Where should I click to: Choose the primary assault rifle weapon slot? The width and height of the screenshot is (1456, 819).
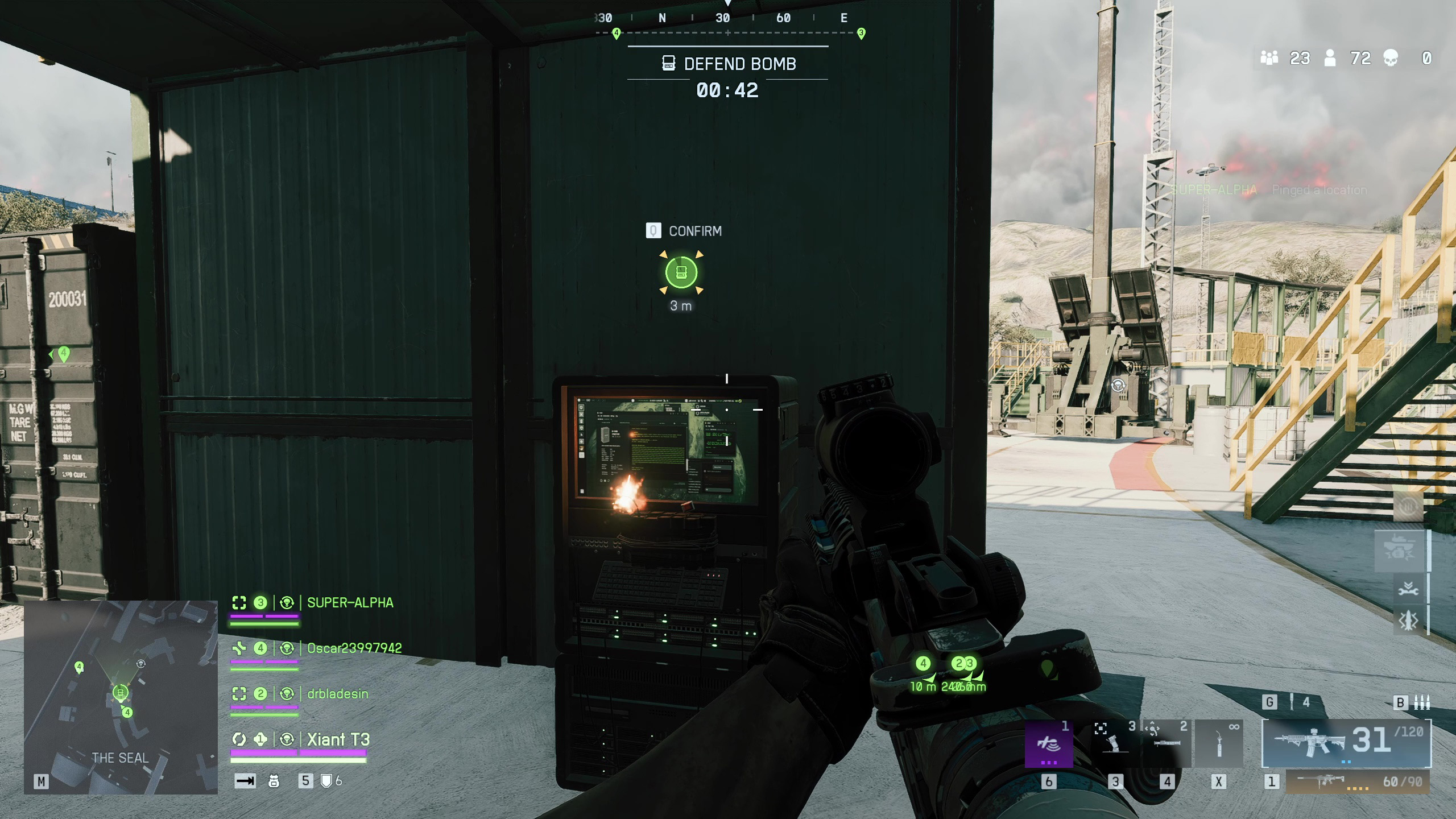pos(1346,742)
